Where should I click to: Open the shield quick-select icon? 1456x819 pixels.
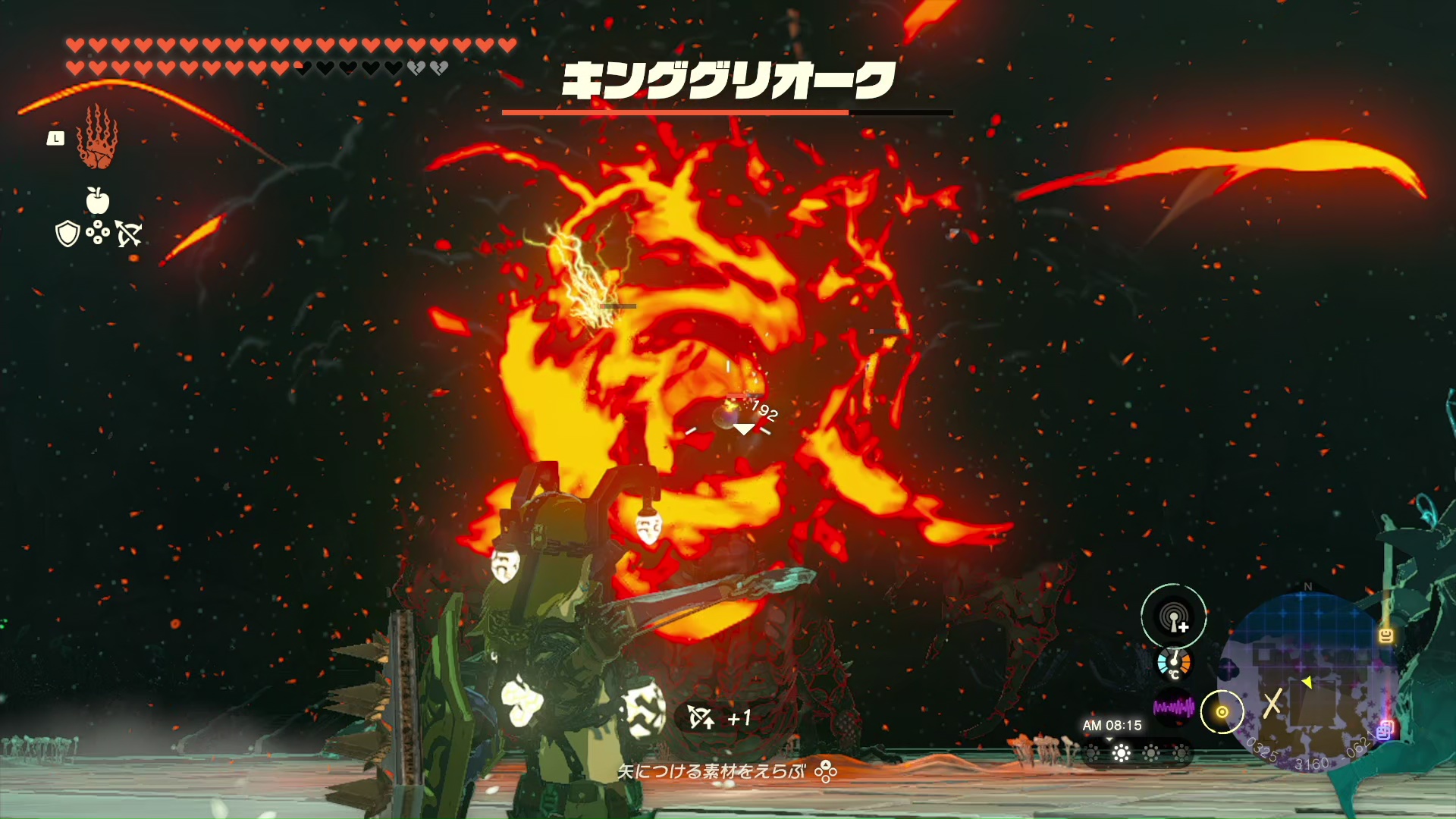(x=67, y=234)
